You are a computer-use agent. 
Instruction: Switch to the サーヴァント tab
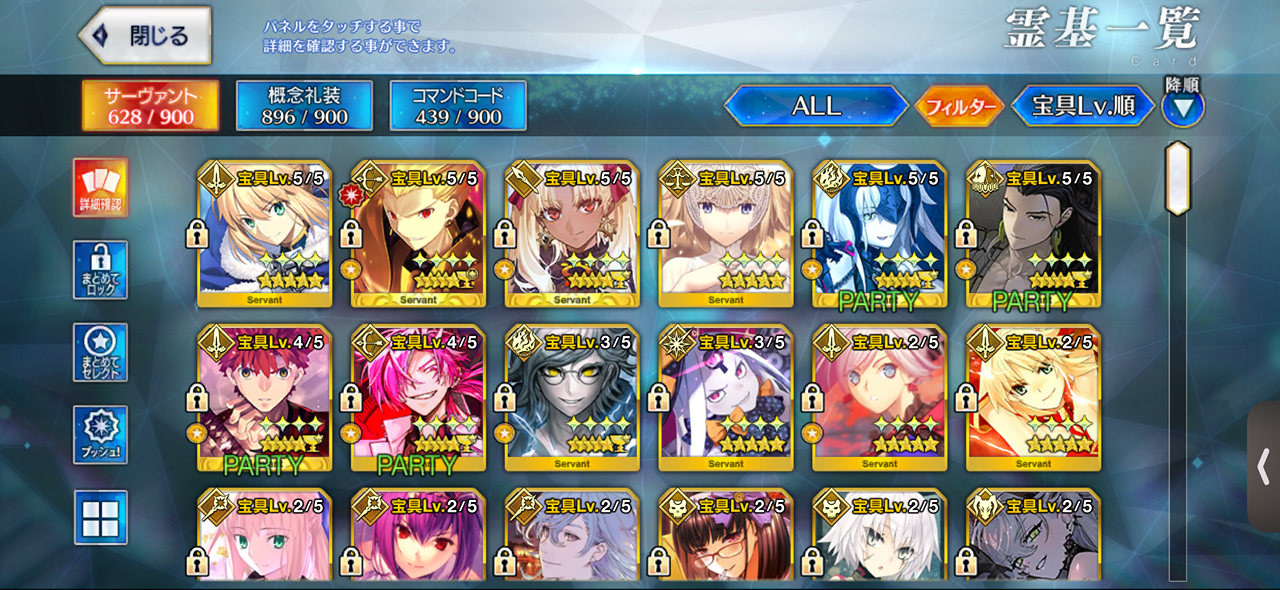pos(150,105)
